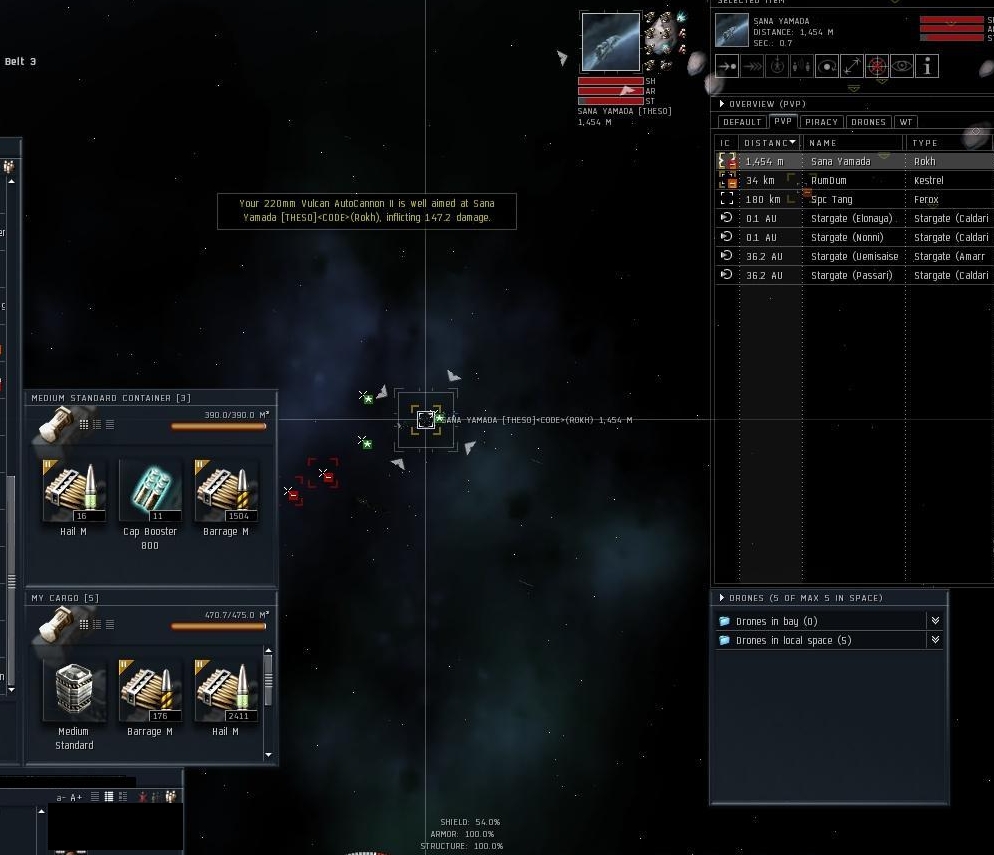994x855 pixels.
Task: Select the Medium Standard container in cargo
Action: click(x=74, y=691)
